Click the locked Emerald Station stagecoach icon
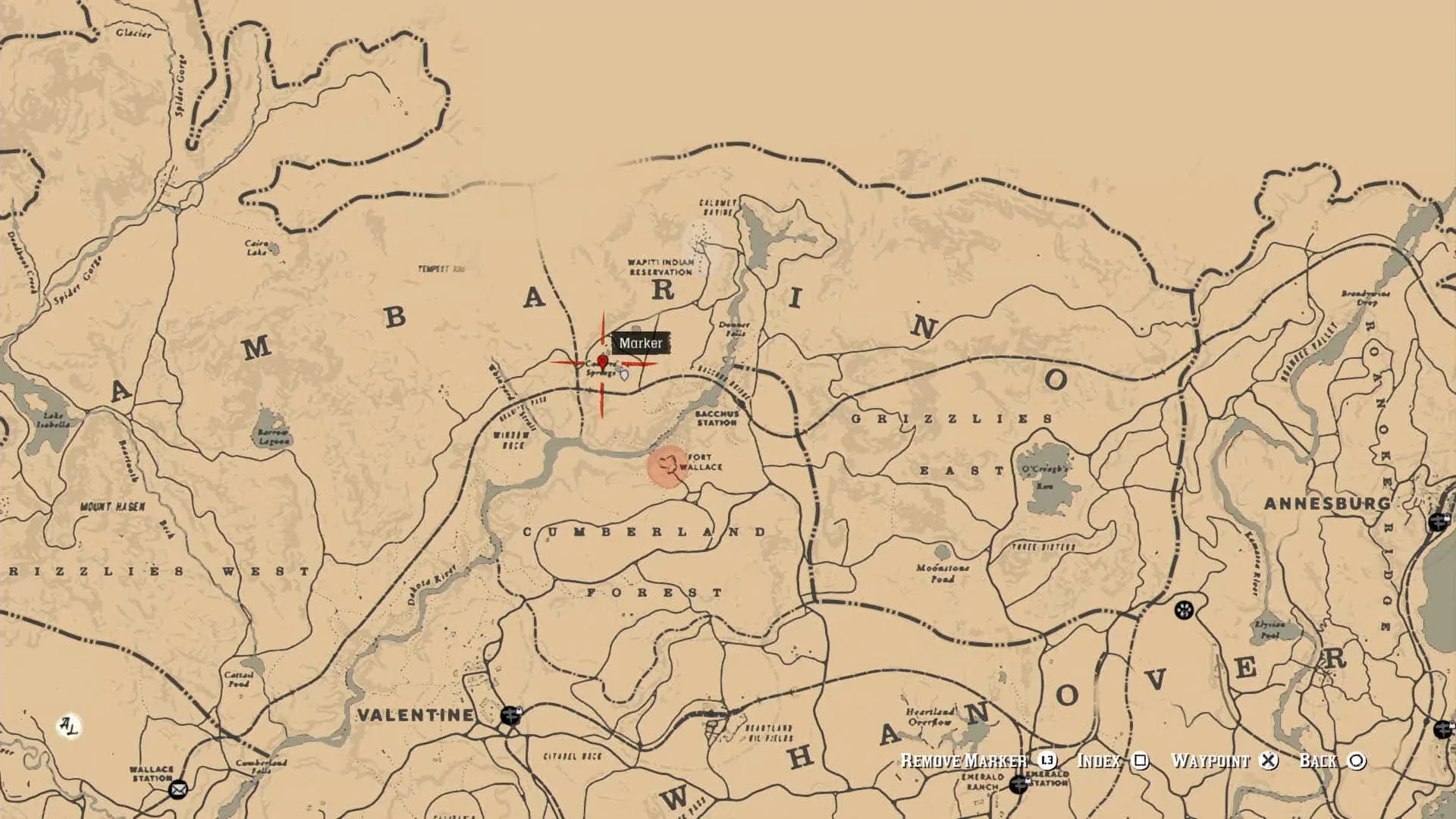This screenshot has height=819, width=1456. [x=1020, y=783]
